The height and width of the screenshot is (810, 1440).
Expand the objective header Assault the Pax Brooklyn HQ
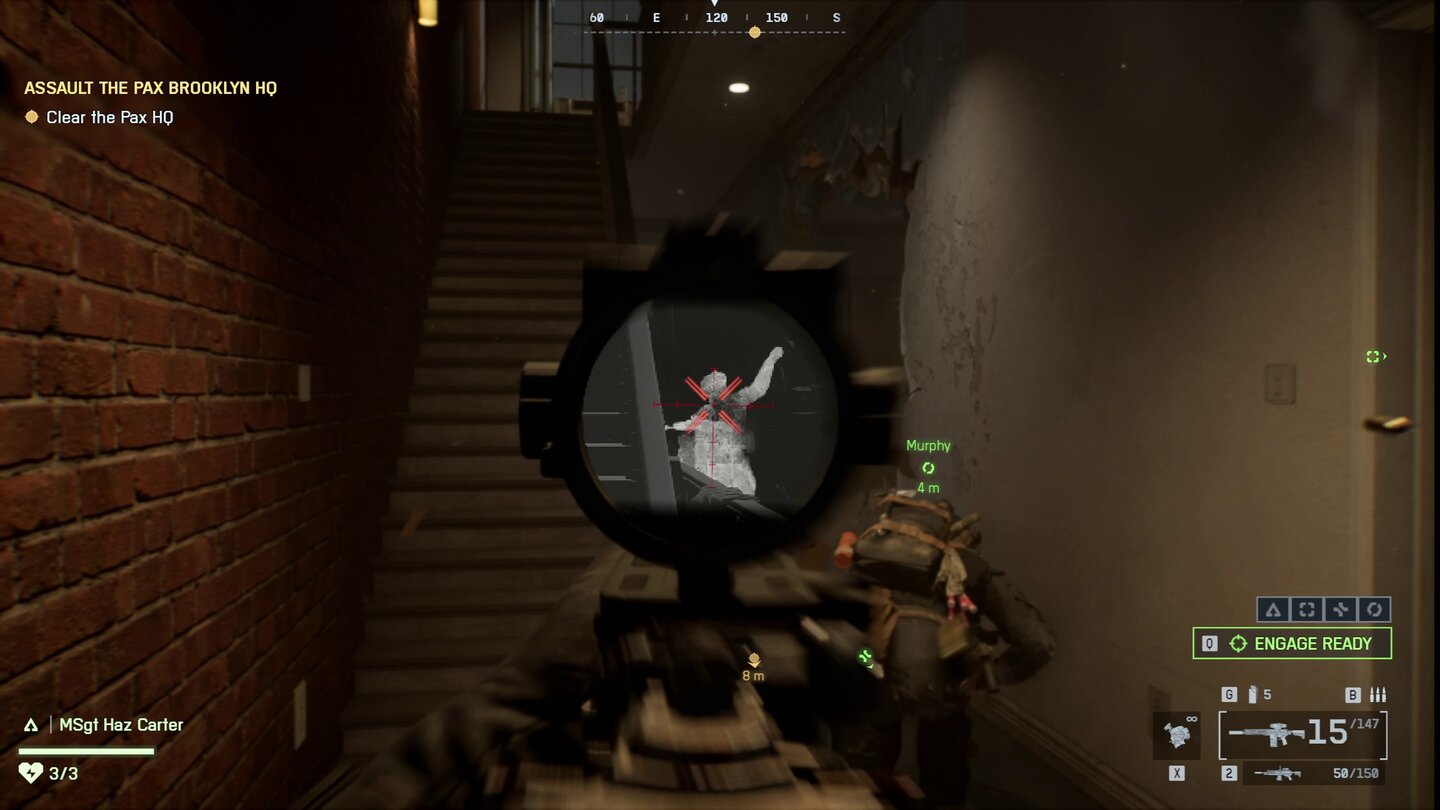click(x=150, y=87)
